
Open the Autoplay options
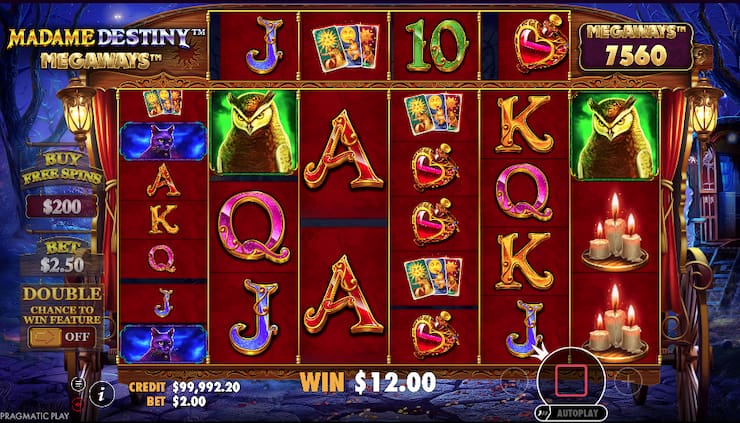pos(570,411)
